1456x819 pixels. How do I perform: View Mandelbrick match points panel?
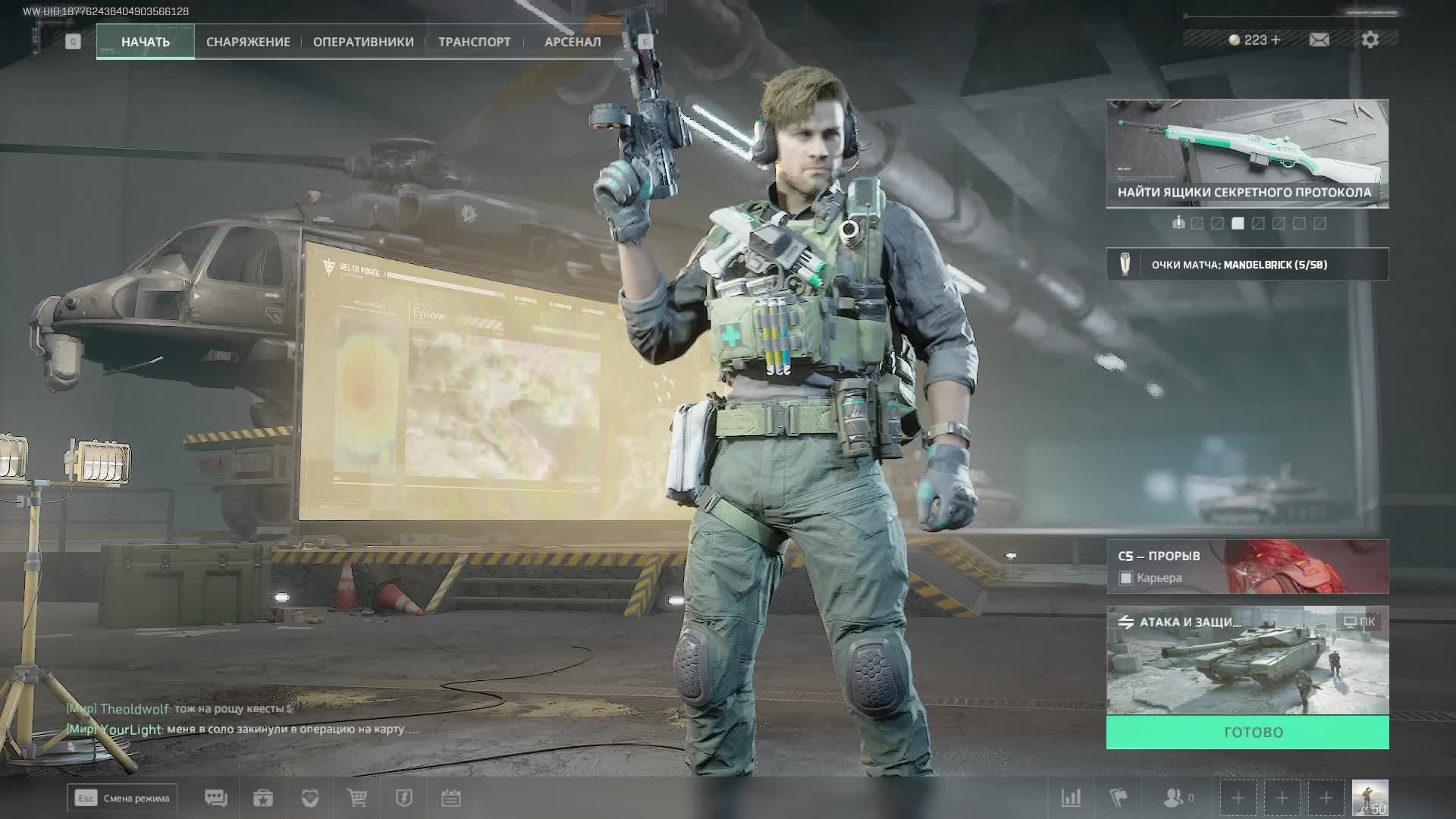click(x=1247, y=265)
